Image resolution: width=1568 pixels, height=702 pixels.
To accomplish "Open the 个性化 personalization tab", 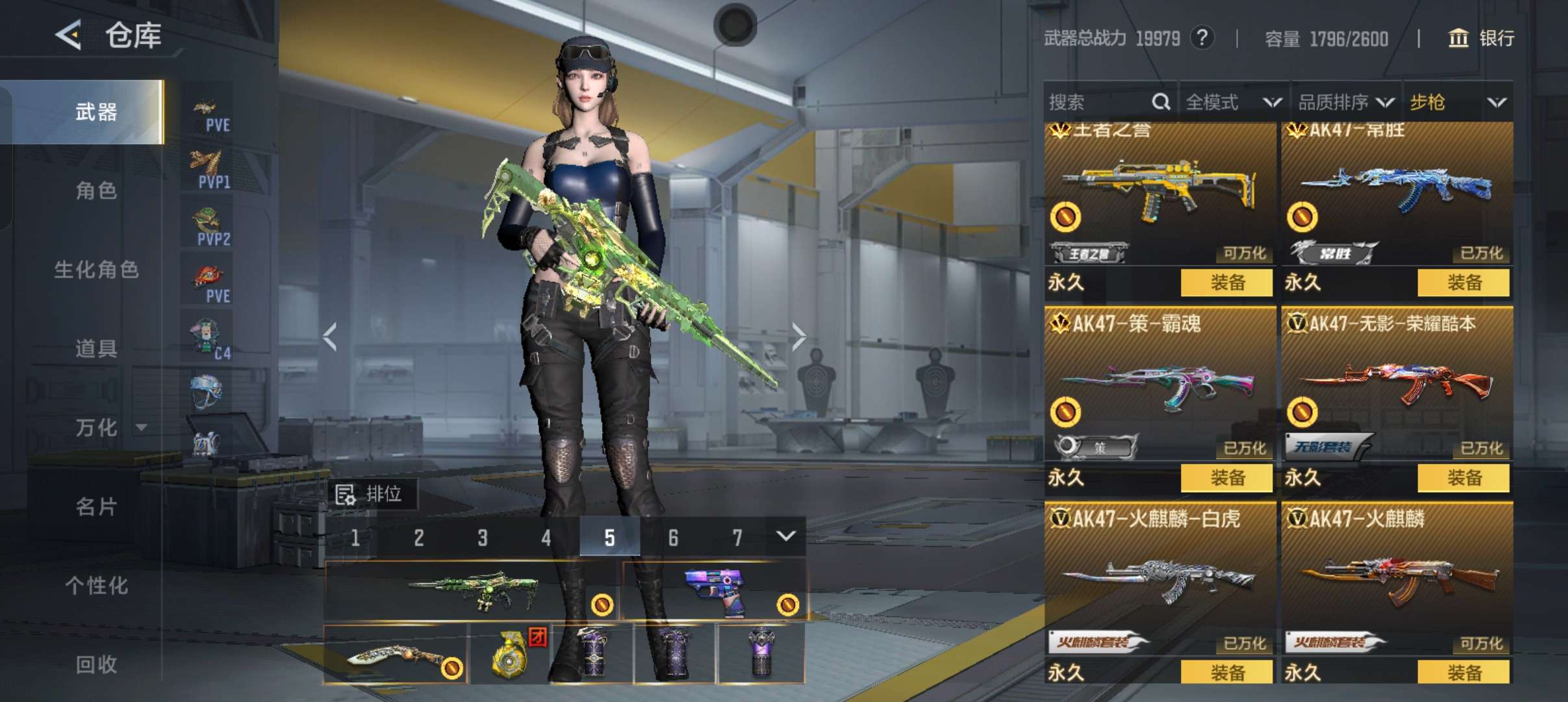I will coord(96,586).
